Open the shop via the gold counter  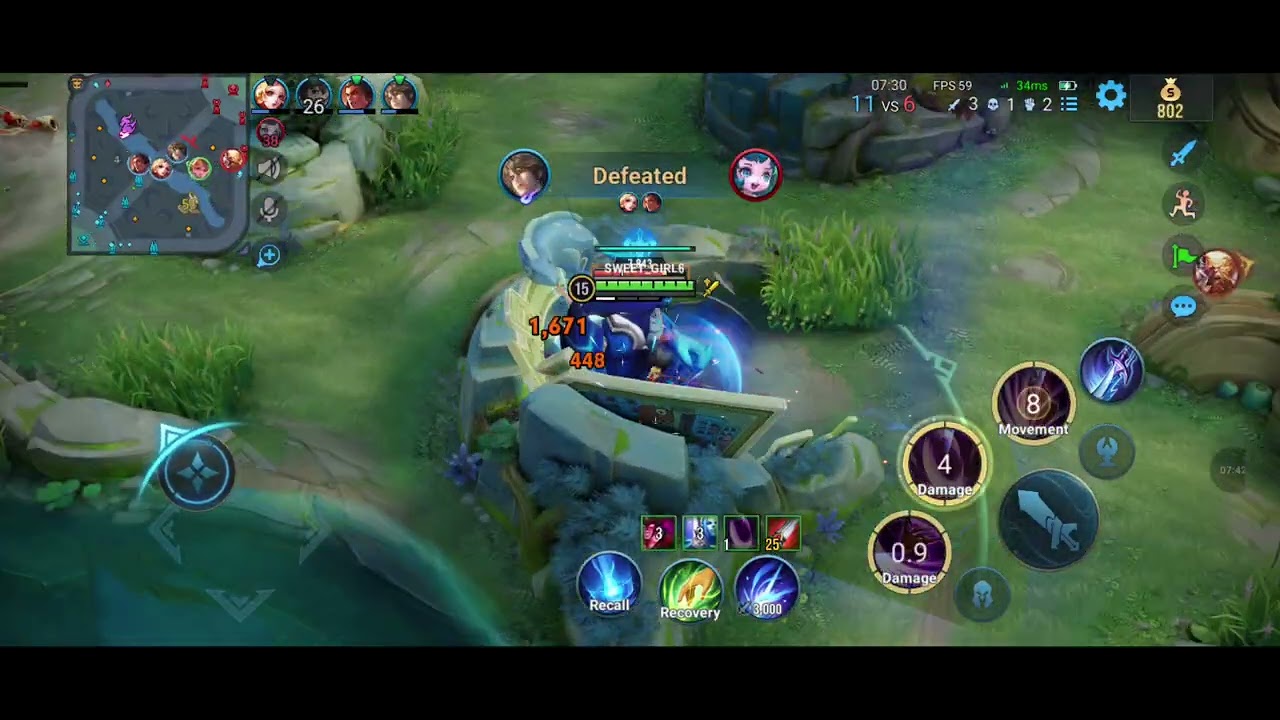(x=1170, y=100)
